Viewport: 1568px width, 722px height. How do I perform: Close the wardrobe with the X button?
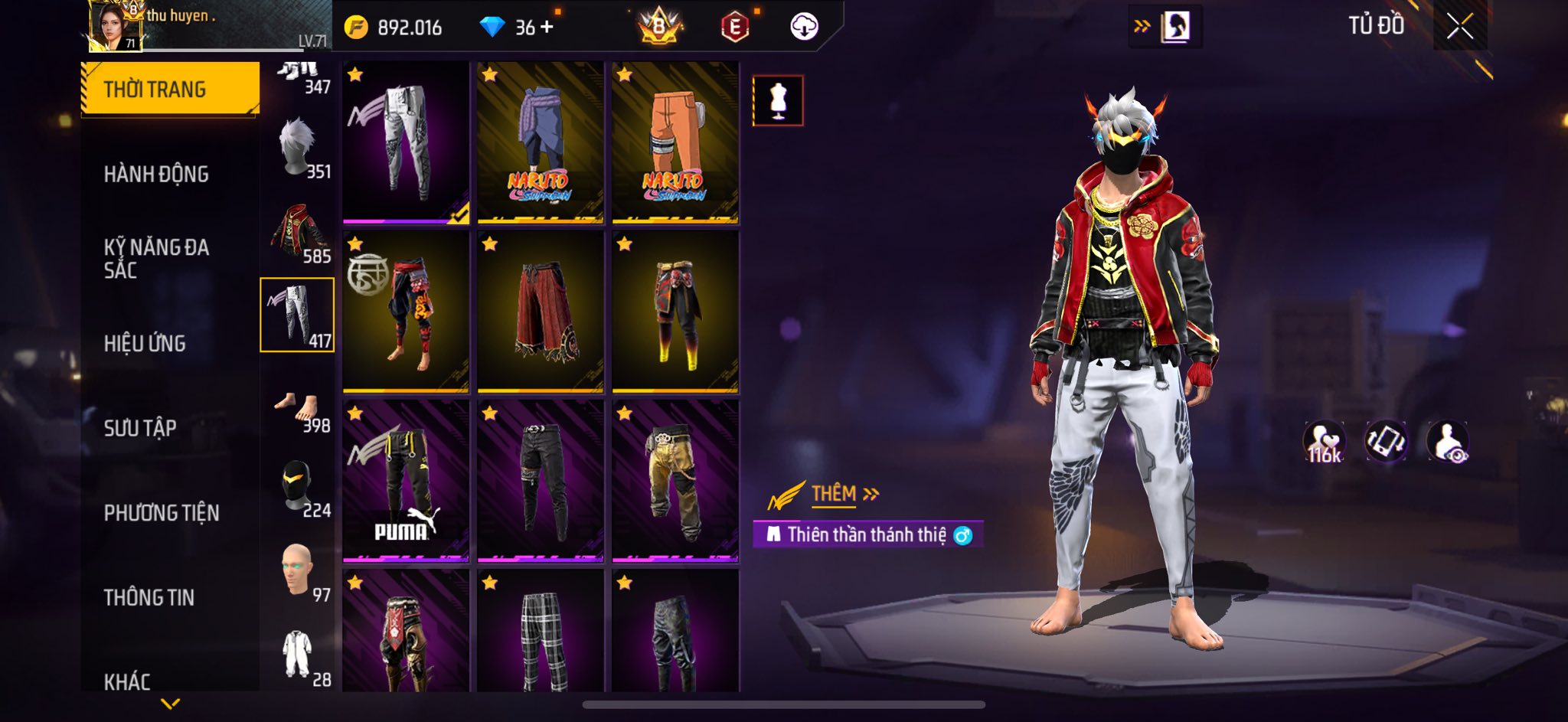(1459, 27)
